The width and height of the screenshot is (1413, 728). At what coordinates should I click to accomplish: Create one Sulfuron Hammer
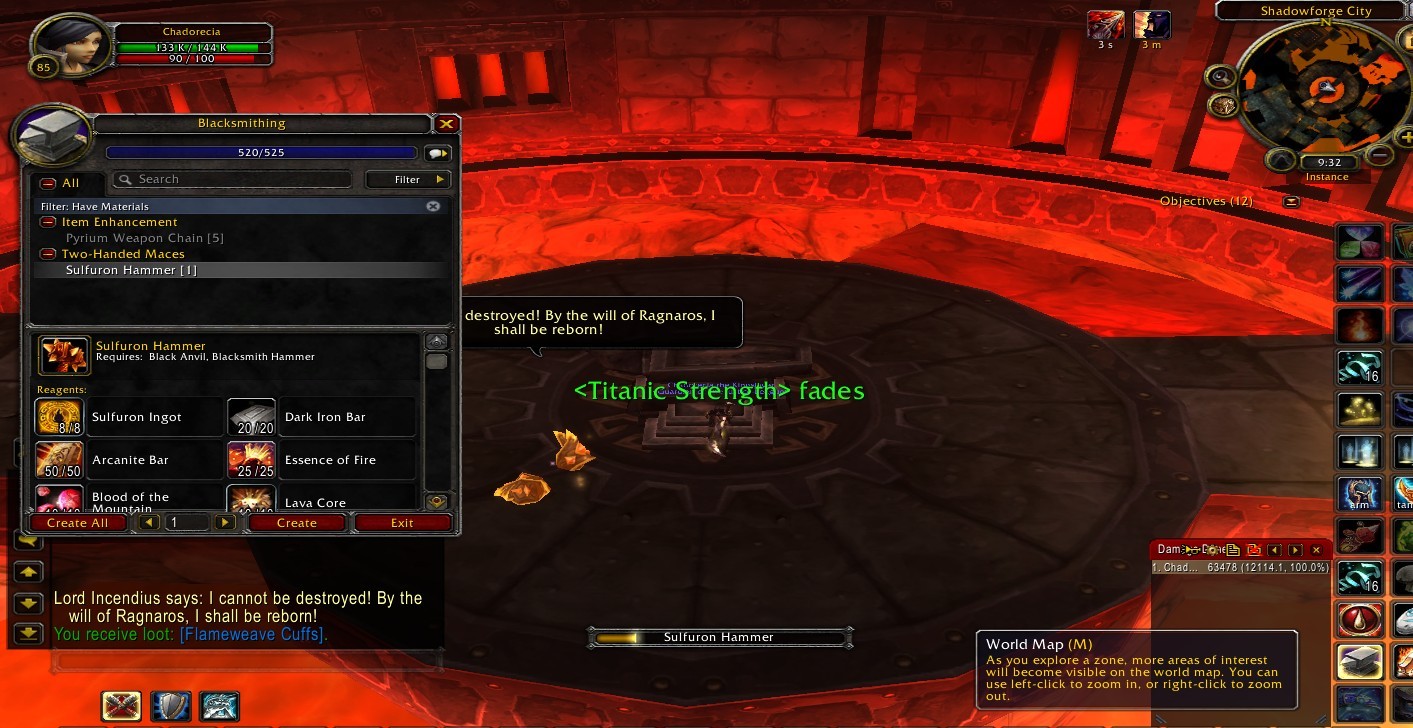297,523
